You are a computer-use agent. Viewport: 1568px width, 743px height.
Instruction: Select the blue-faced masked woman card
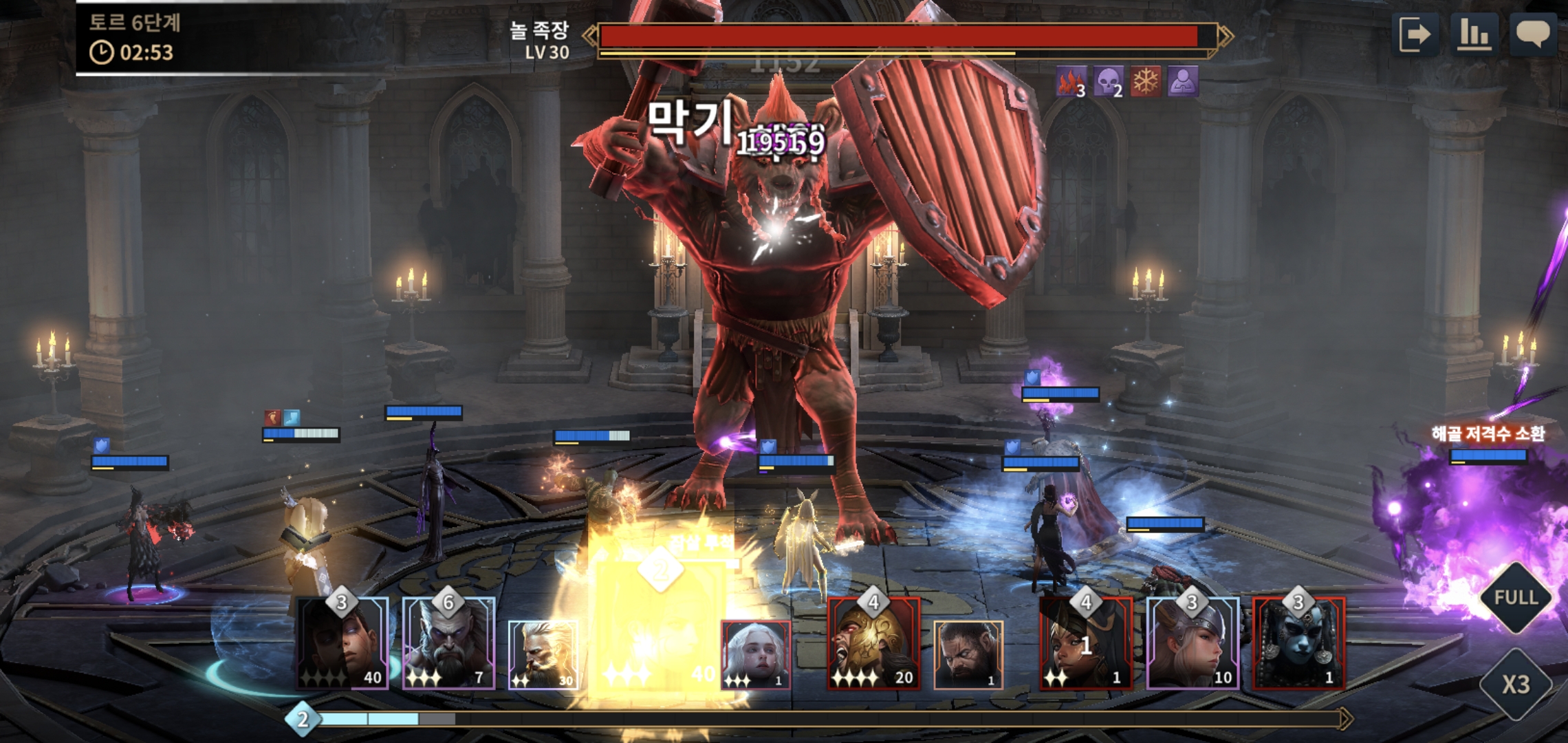1298,644
